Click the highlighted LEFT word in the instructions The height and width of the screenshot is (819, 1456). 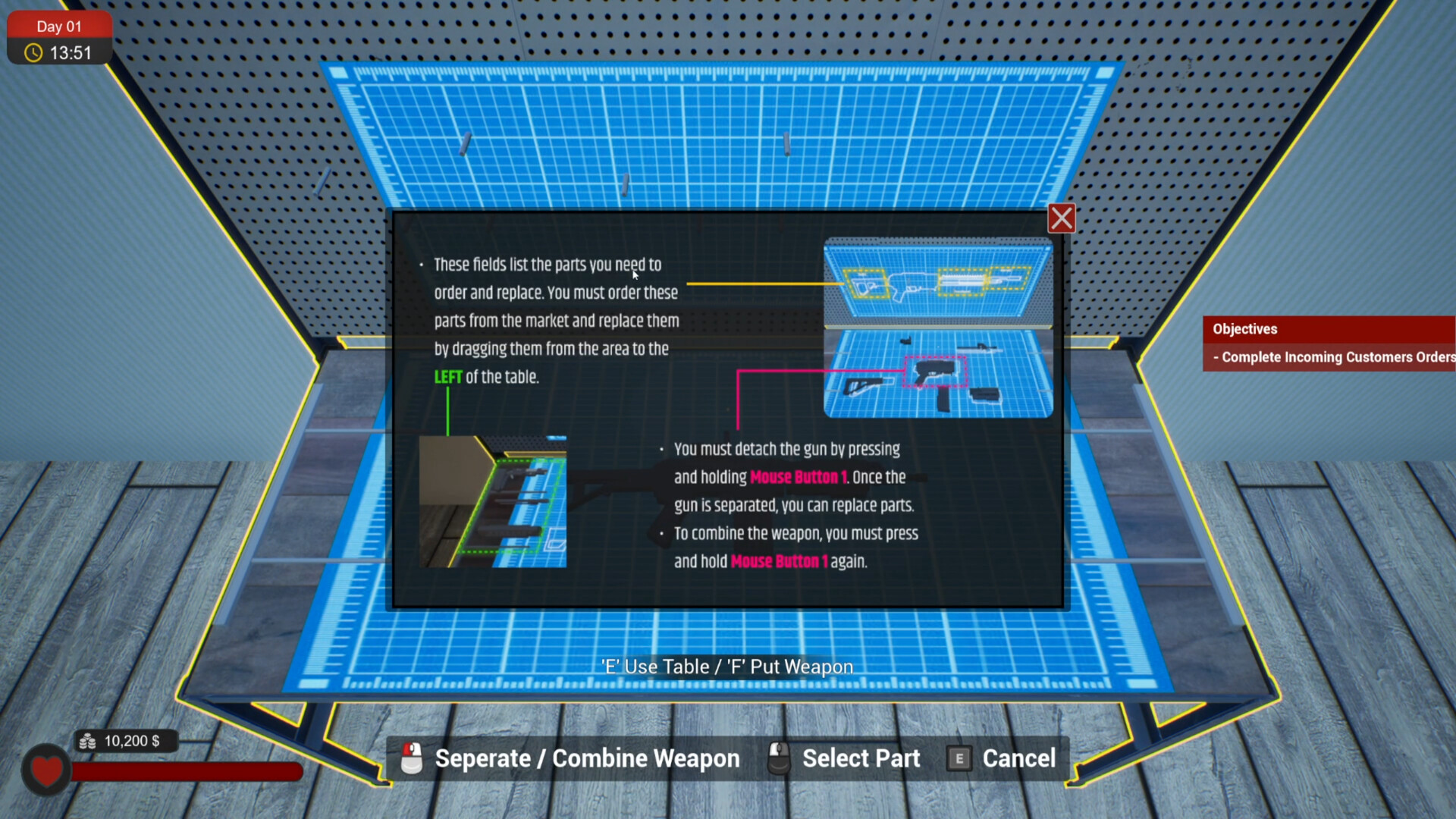coord(447,376)
